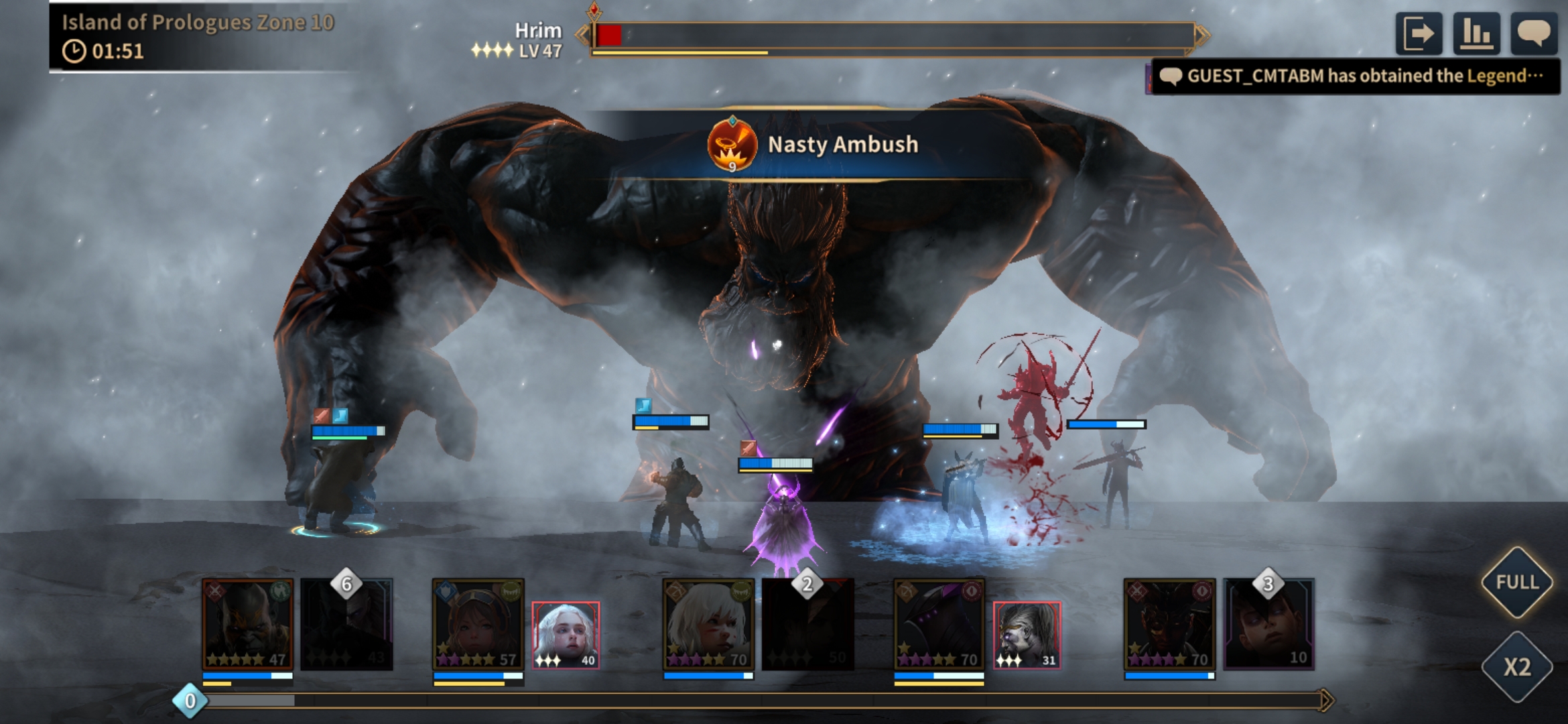Select the level 70 dark hooded hero portrait

pos(939,625)
